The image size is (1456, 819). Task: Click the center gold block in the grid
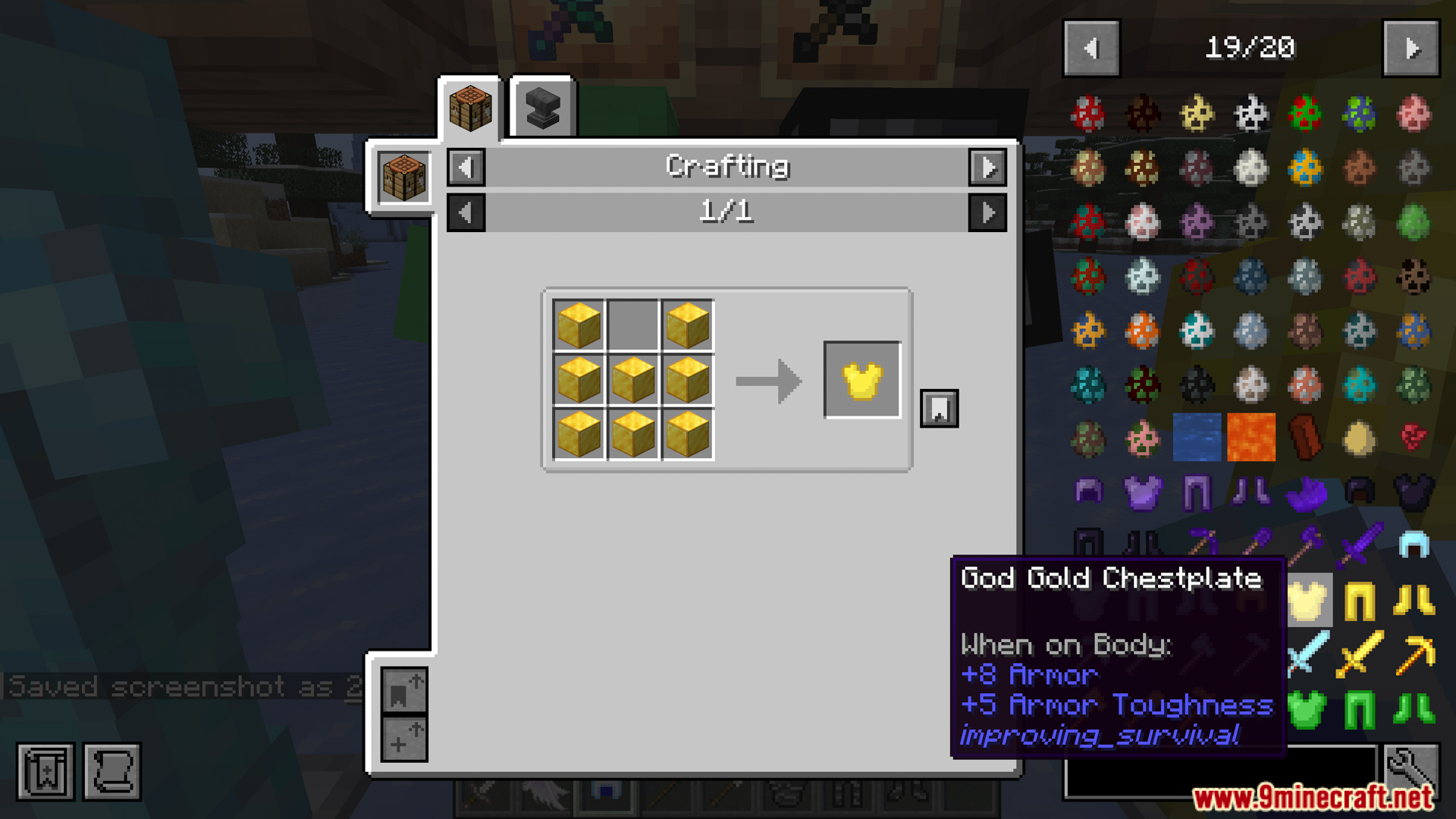pyautogui.click(x=633, y=380)
